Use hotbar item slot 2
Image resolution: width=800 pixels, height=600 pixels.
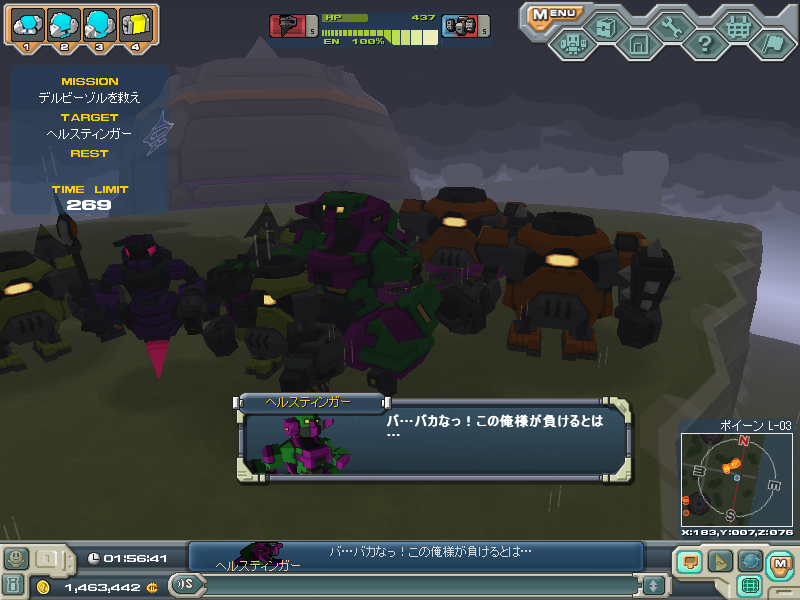[63, 24]
